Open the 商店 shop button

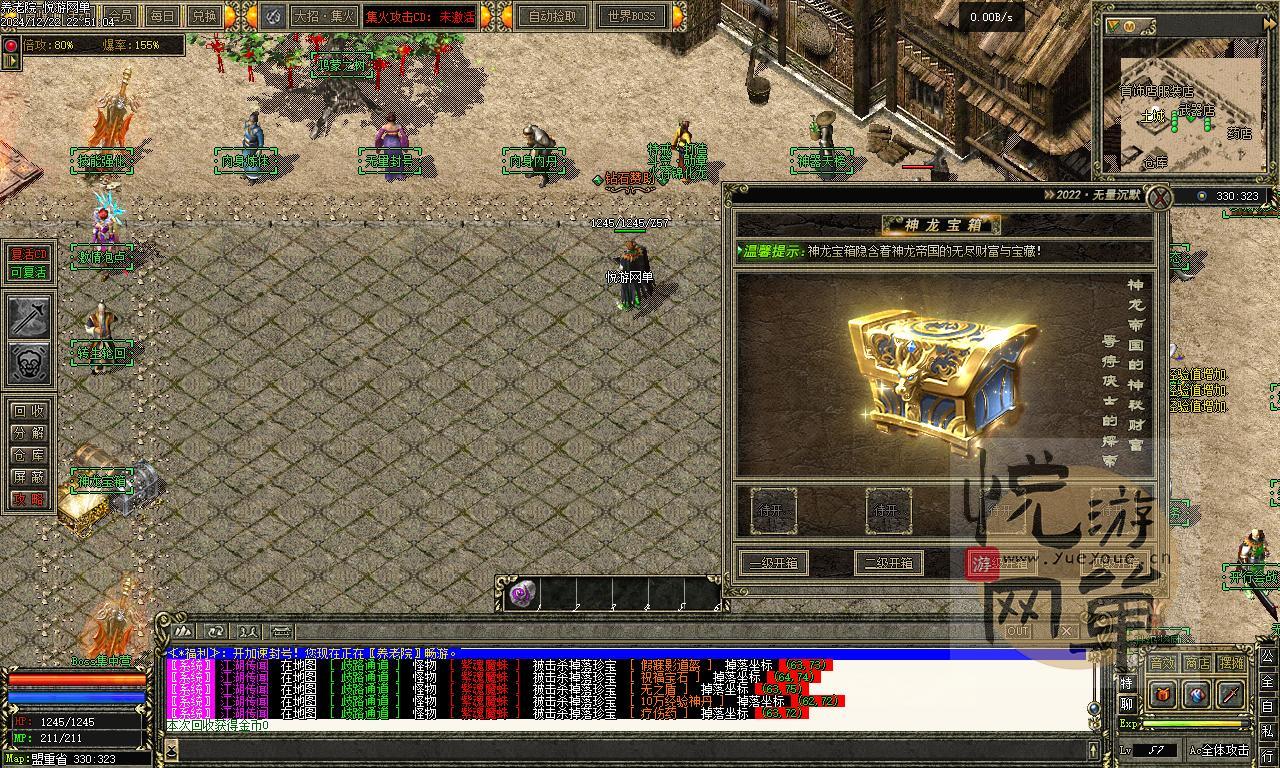(1197, 663)
